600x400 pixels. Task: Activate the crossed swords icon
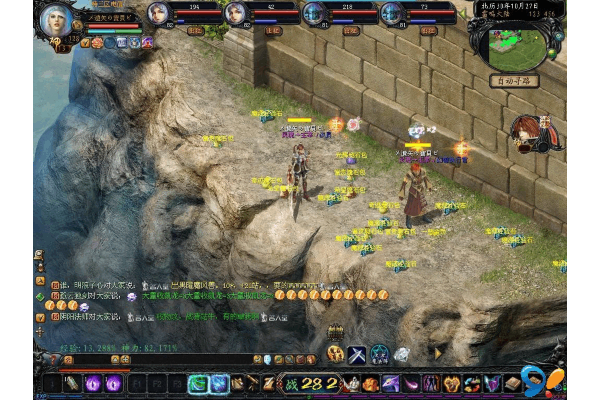(357, 353)
